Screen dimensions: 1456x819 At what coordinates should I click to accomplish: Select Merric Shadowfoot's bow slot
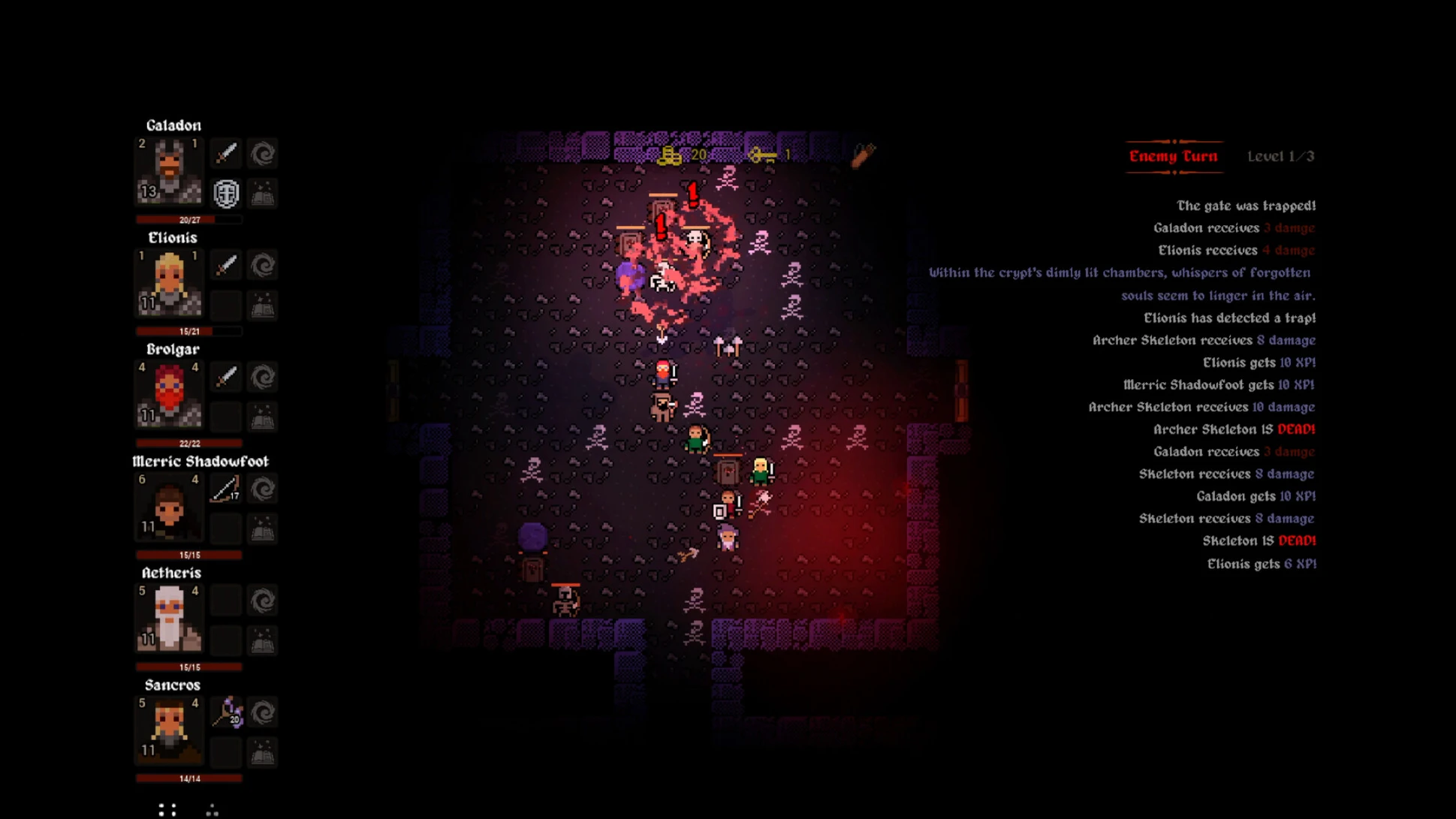coord(226,489)
